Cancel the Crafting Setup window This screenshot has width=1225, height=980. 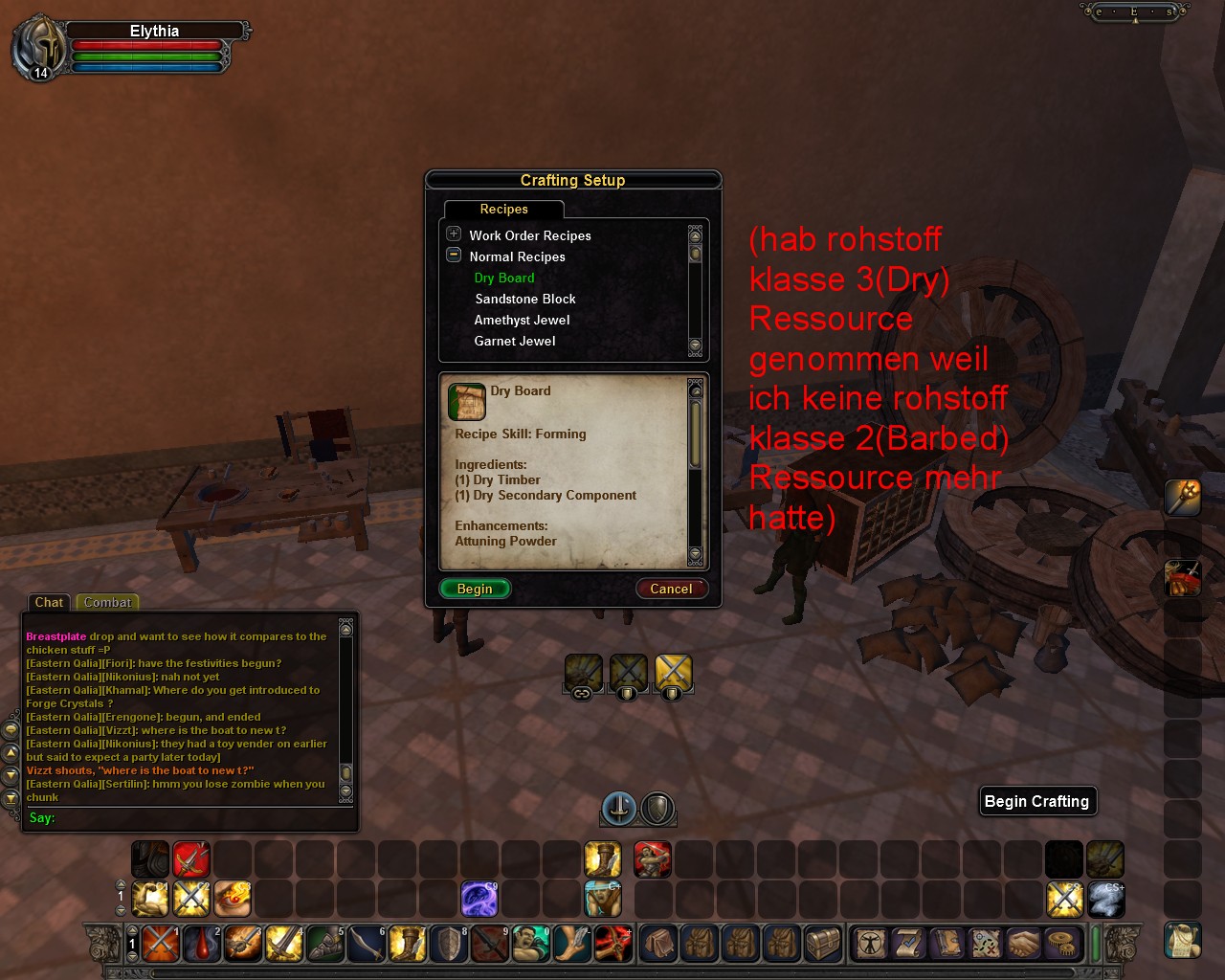point(671,589)
